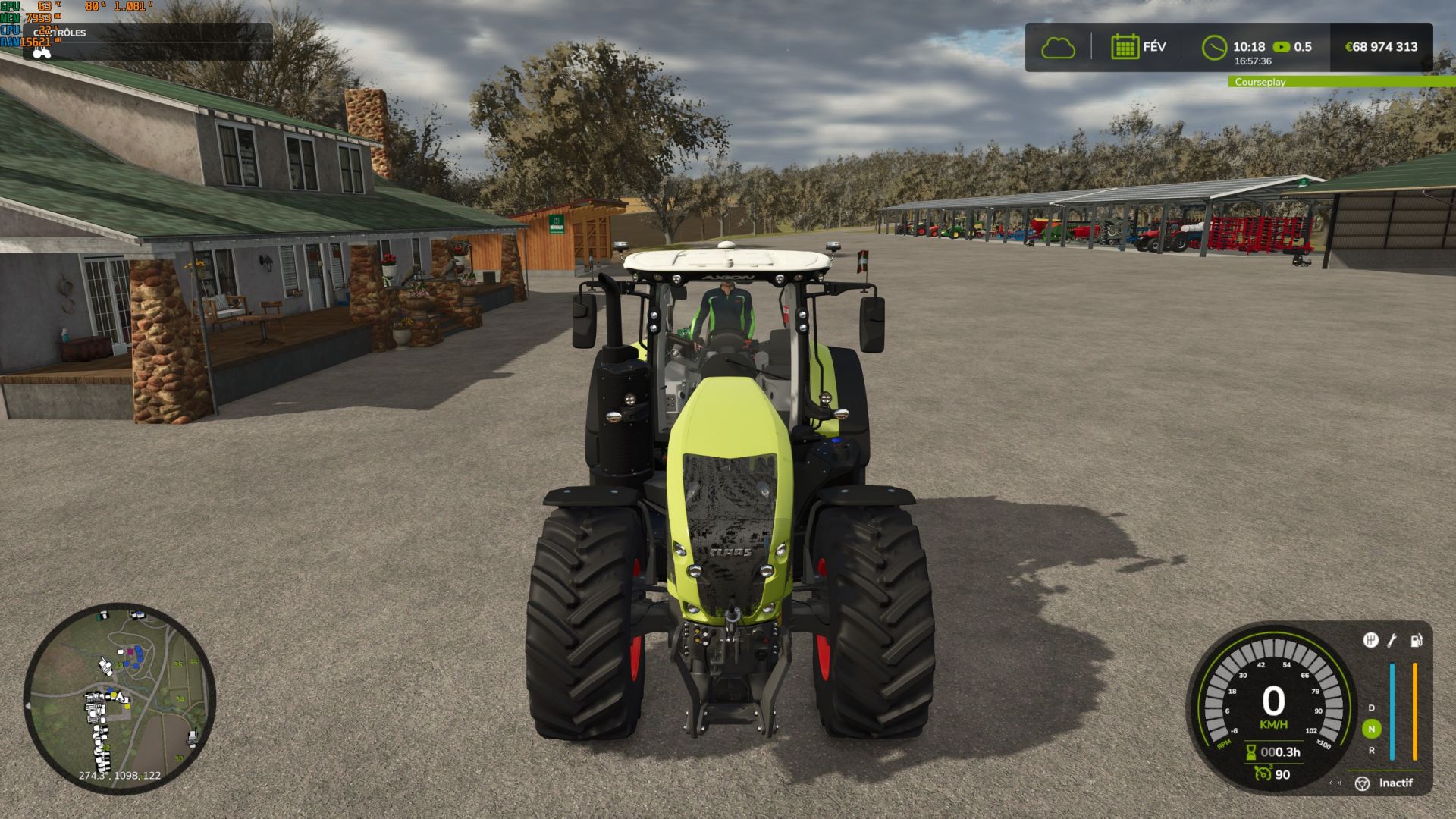The width and height of the screenshot is (1456, 819).
Task: Click the orange fuel level bar
Action: 1415,711
